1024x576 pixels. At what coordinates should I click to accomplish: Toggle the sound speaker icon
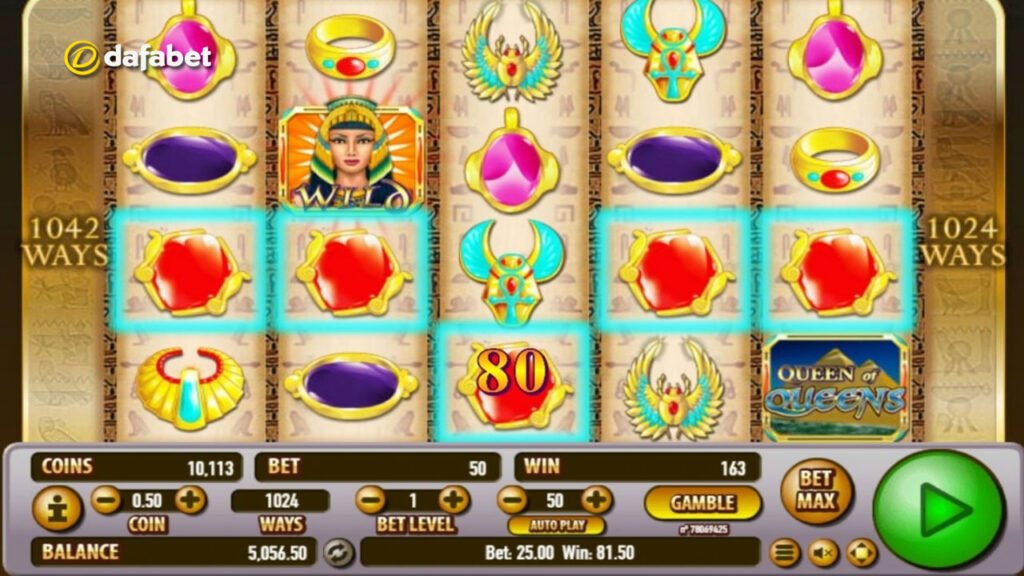coord(823,552)
